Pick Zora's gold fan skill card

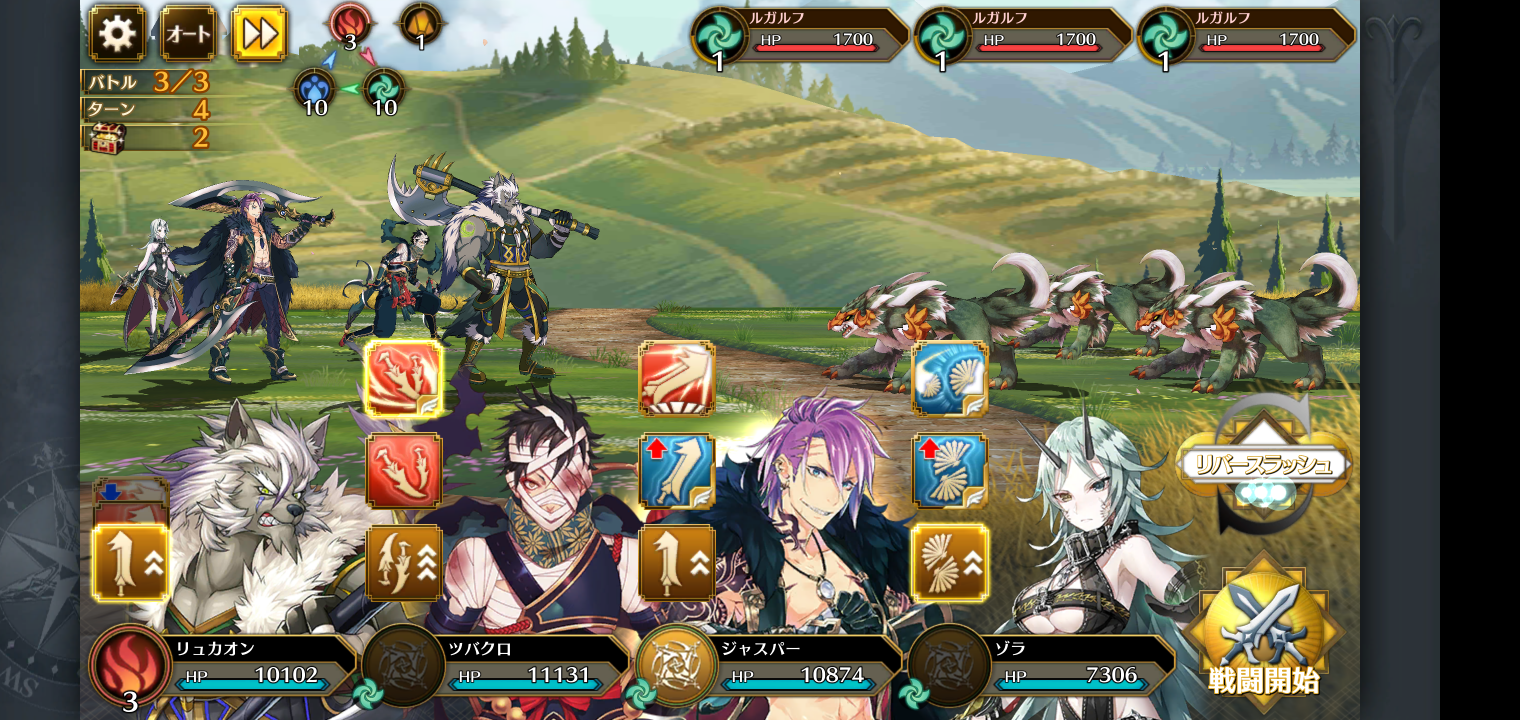950,563
